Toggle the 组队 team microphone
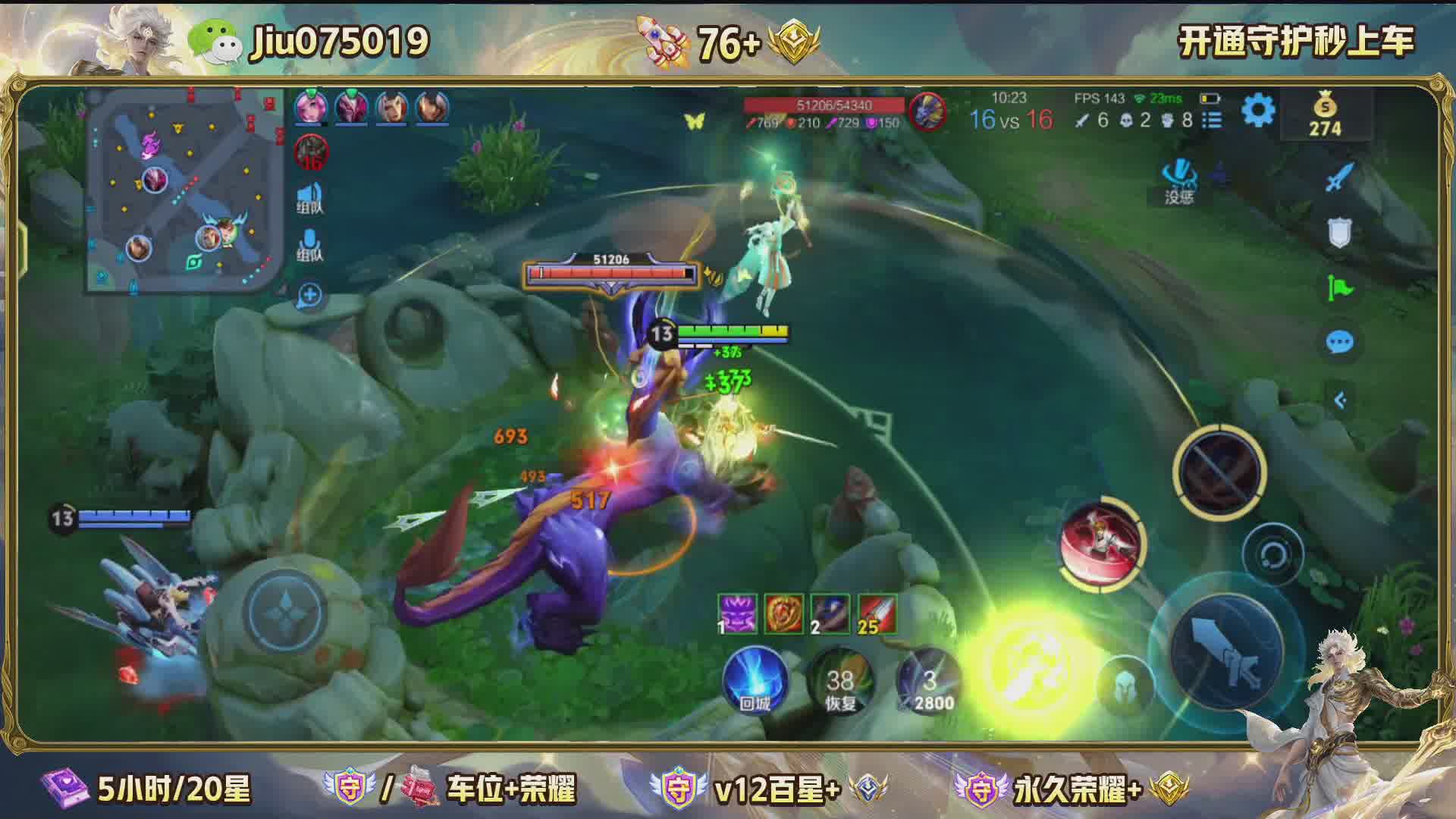Screen dimensions: 1456x819 click(309, 245)
